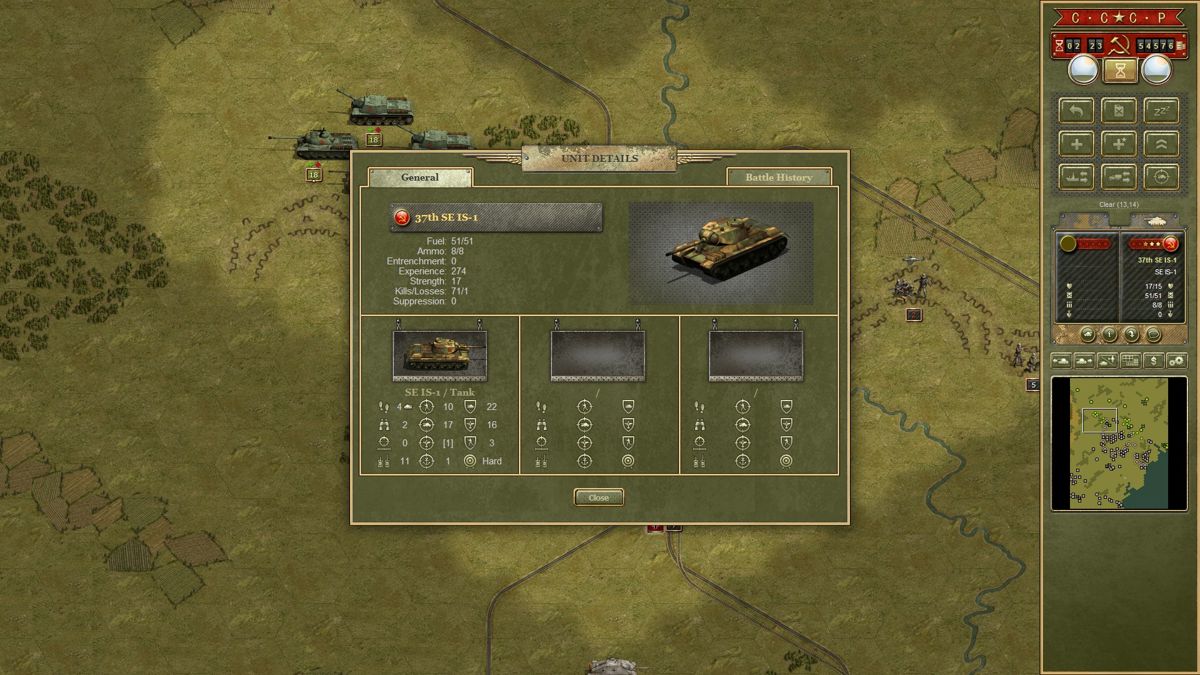Viewport: 1200px width, 675px height.
Task: Select previous unit tank arrow button
Action: (x=1061, y=360)
